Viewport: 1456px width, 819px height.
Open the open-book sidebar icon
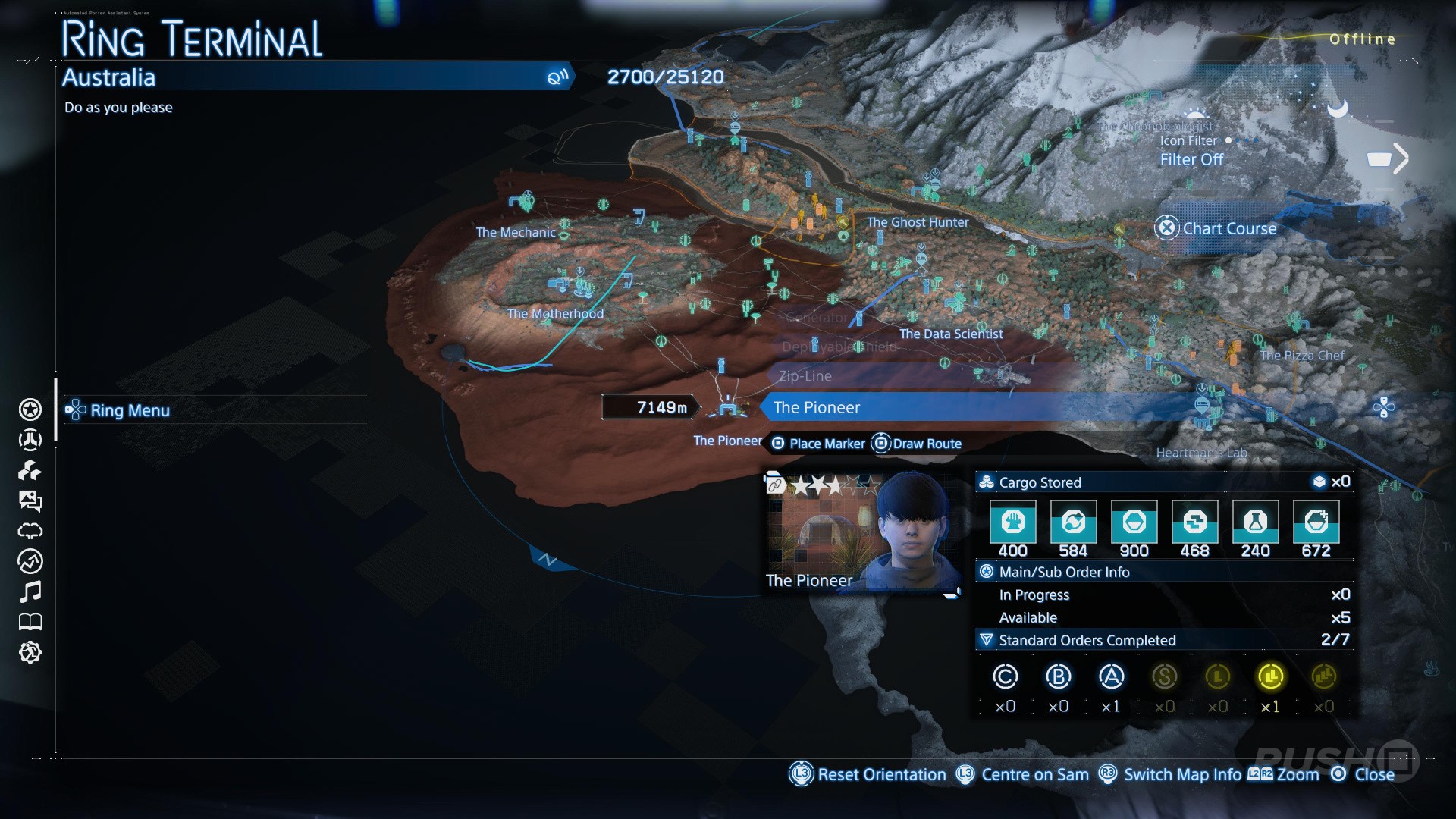pos(30,622)
